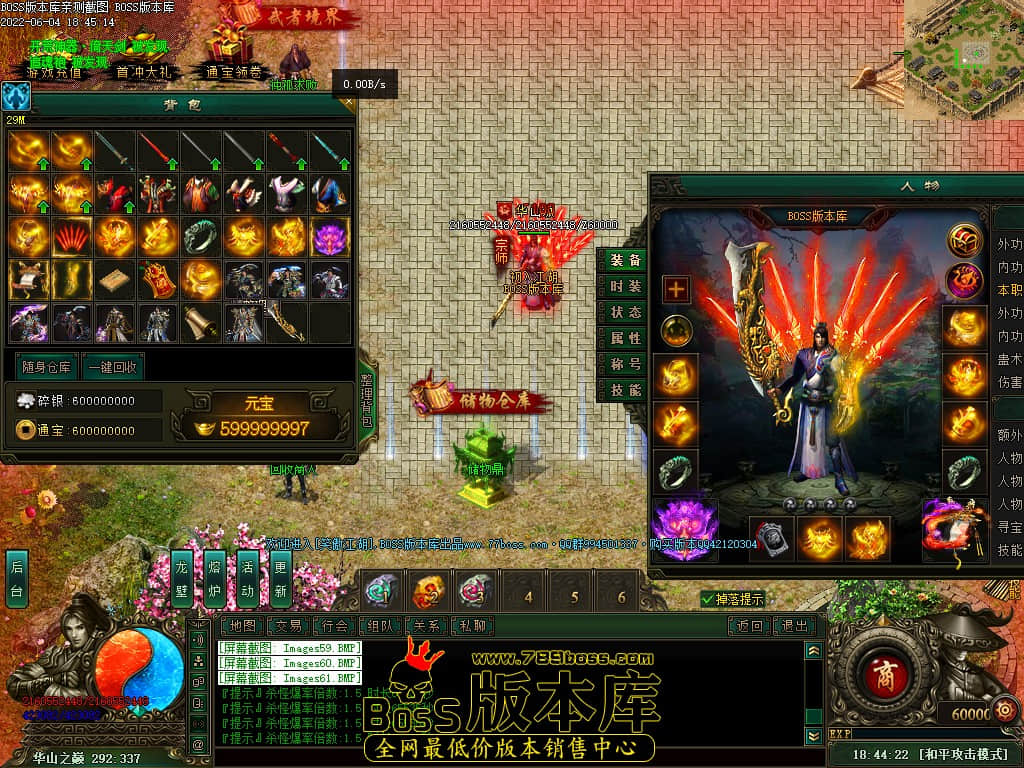Viewport: 1024px width, 768px height.
Task: Open the 属性 attributes tab
Action: click(625, 338)
